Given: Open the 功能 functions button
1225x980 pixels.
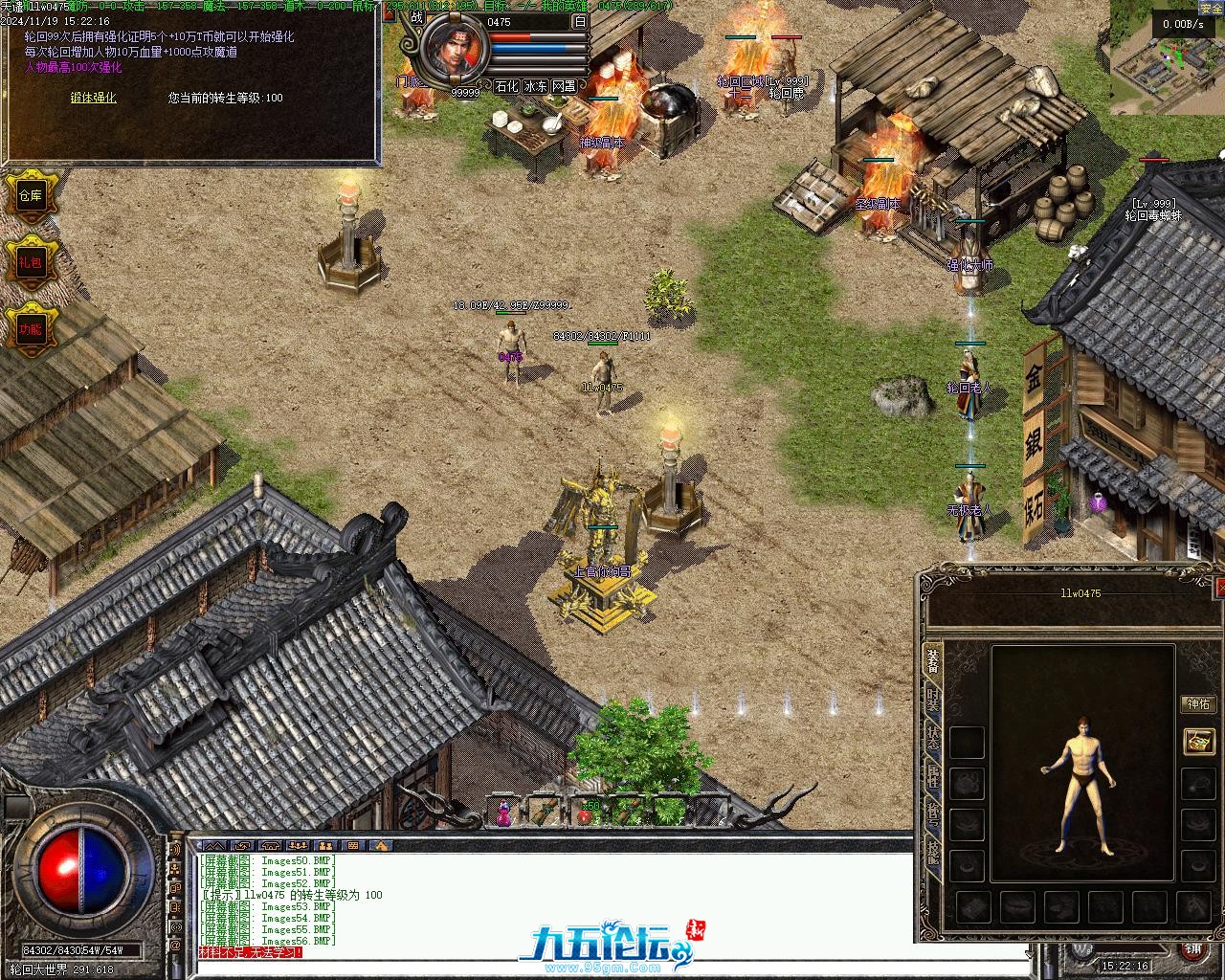Looking at the screenshot, I should tap(30, 329).
